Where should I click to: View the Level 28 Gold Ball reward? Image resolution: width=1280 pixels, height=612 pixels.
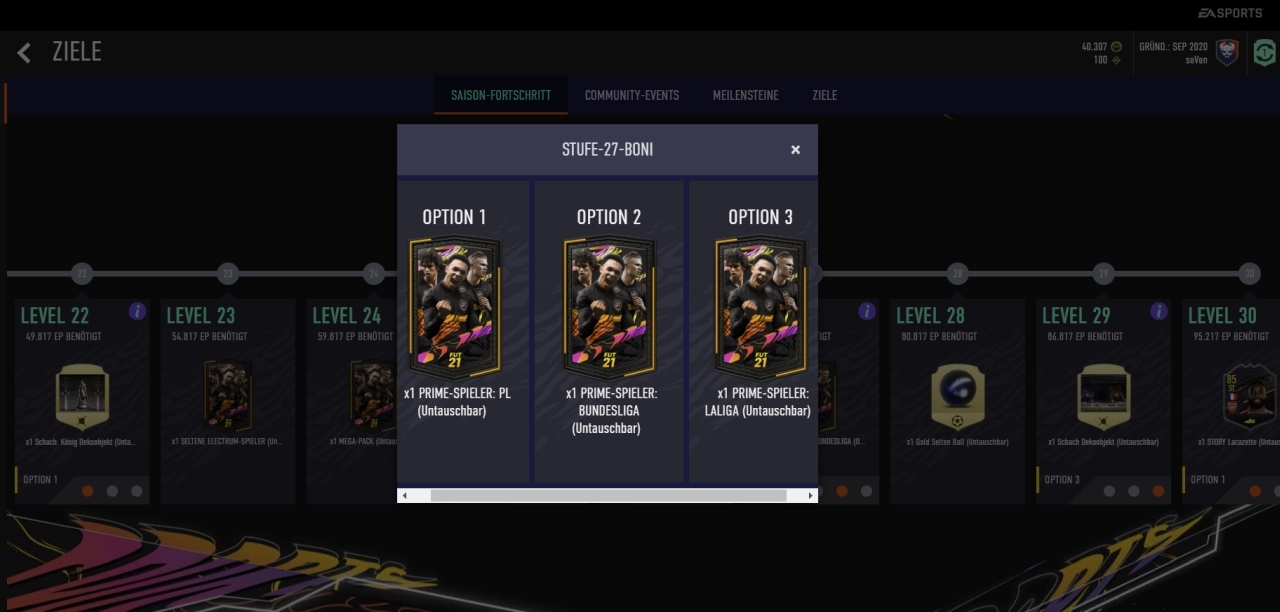pos(957,395)
